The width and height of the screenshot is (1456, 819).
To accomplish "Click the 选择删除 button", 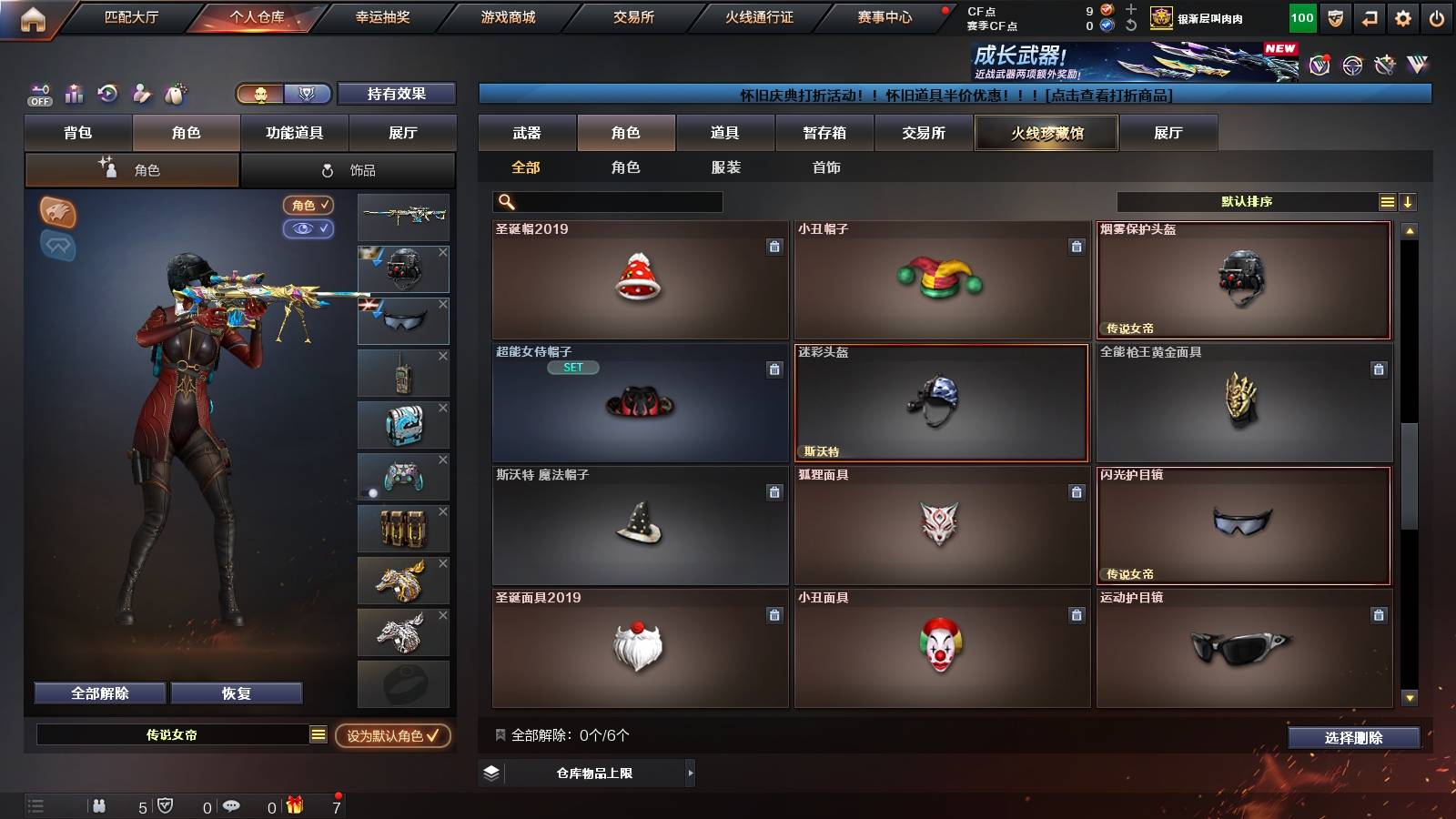I will [1353, 738].
